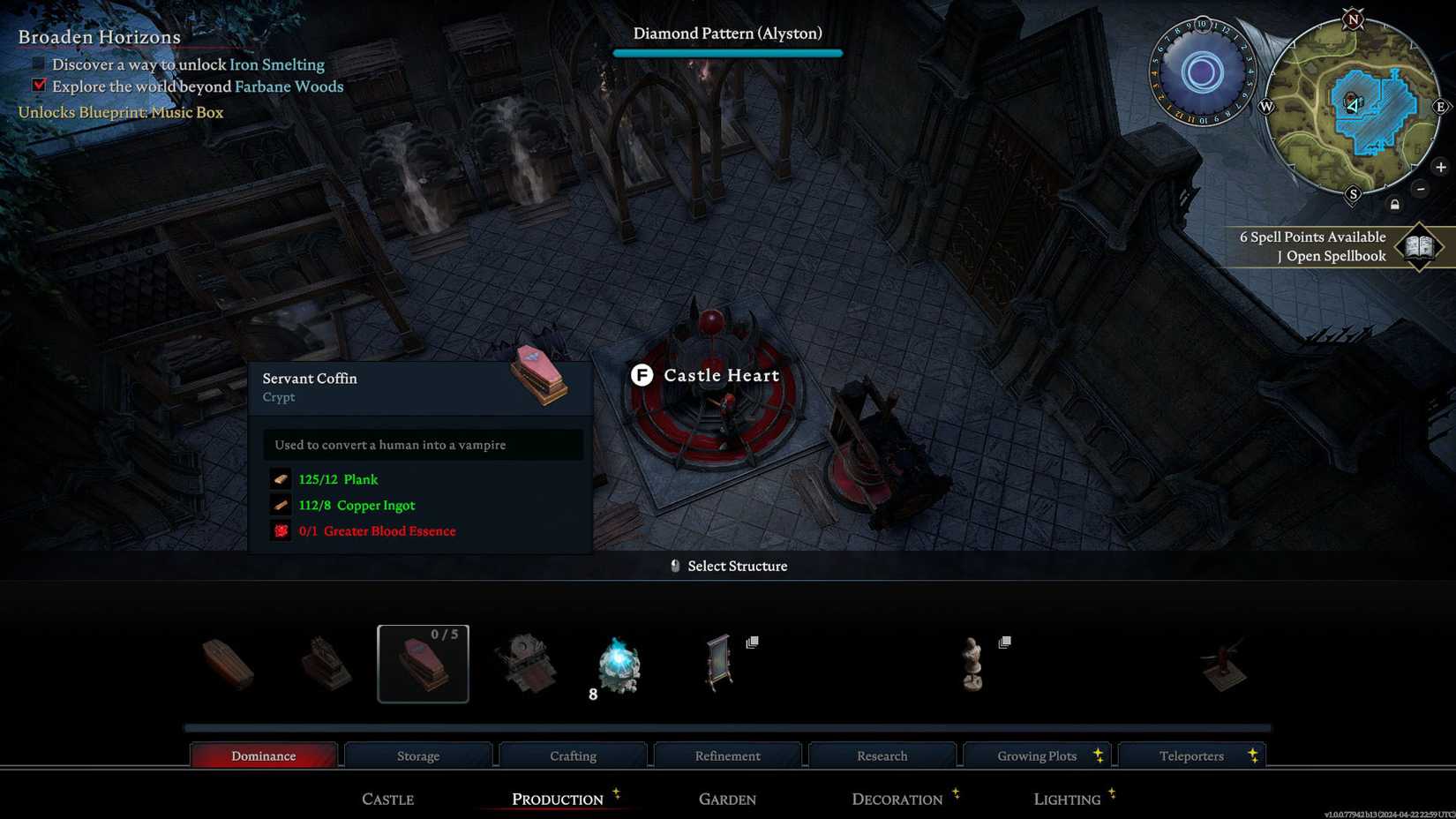The height and width of the screenshot is (819, 1456).
Task: Zoom in the minimap with plus button
Action: [1441, 167]
